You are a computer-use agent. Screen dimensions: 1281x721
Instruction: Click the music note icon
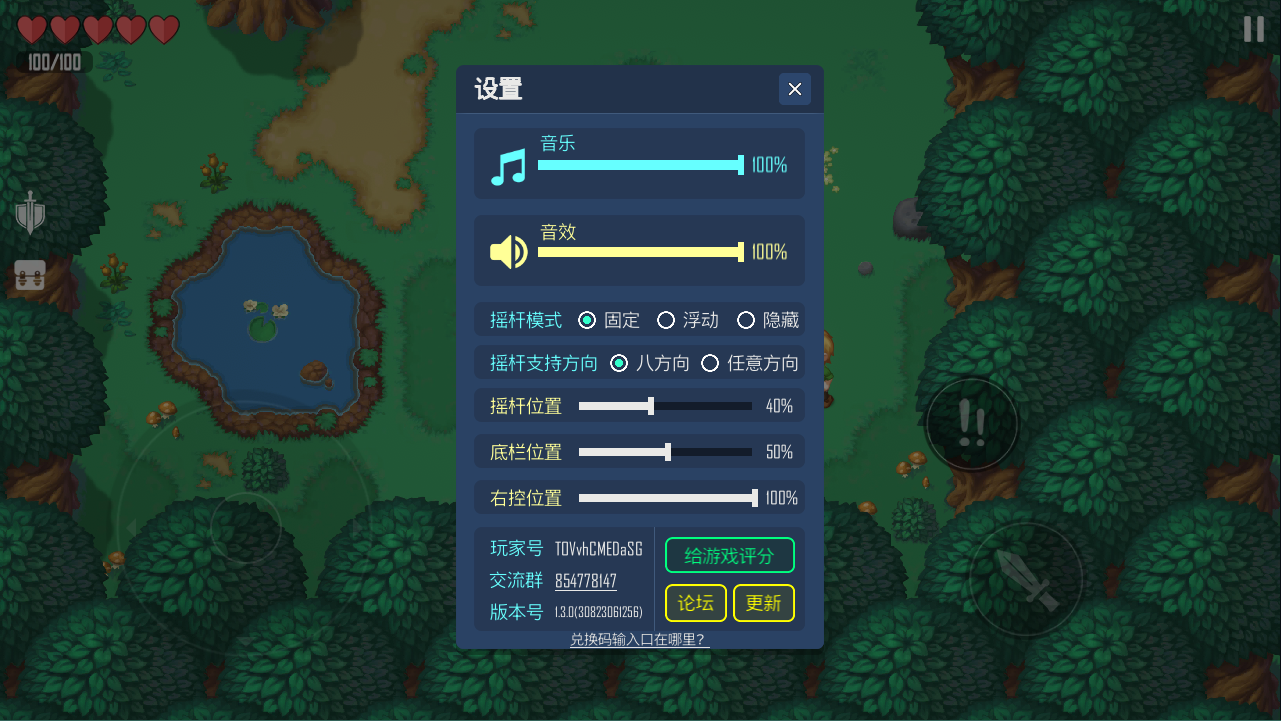click(509, 165)
